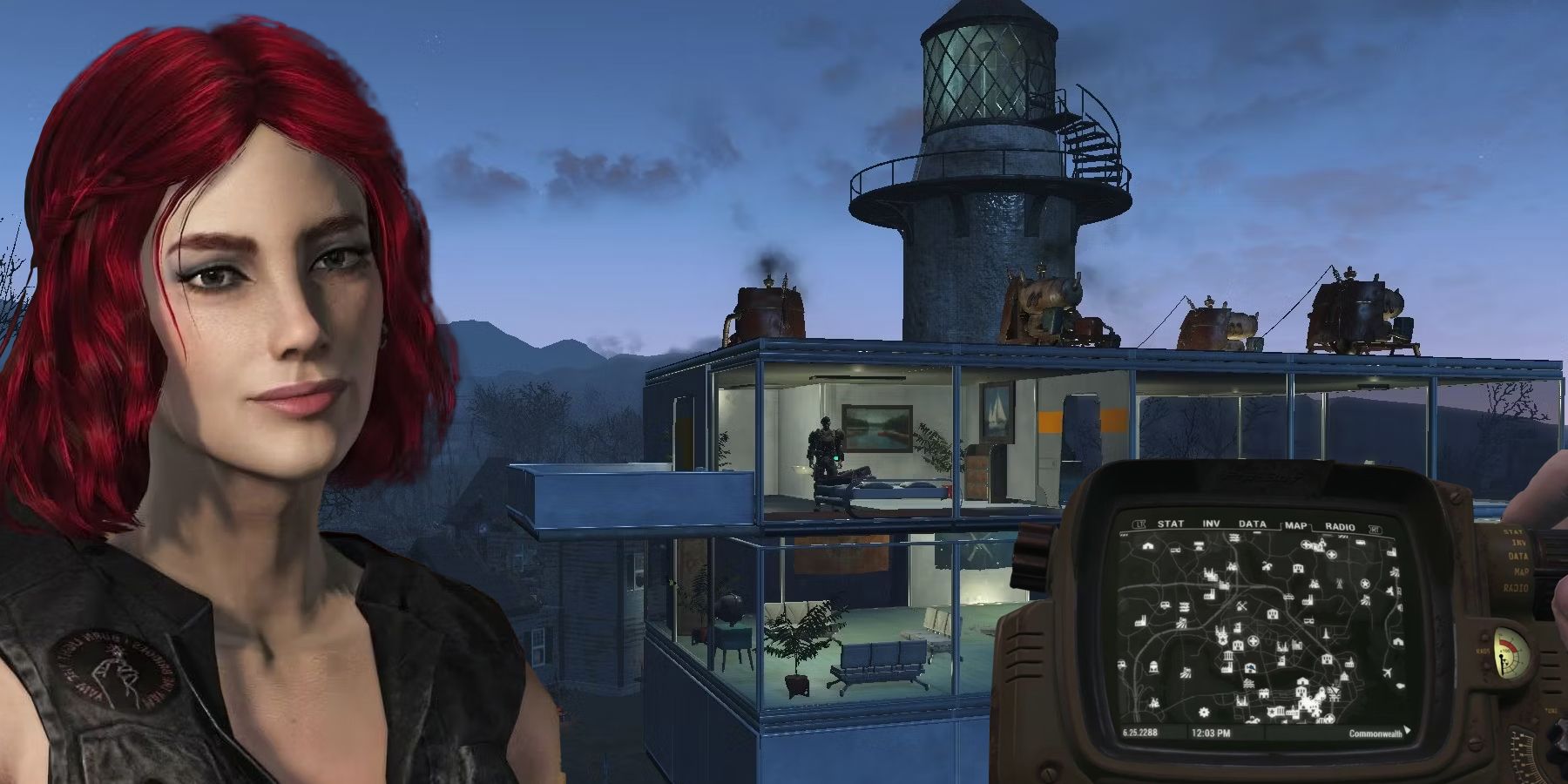Click the factory marker on the left
Viewport: 1568px width, 784px height.
(x=1141, y=620)
